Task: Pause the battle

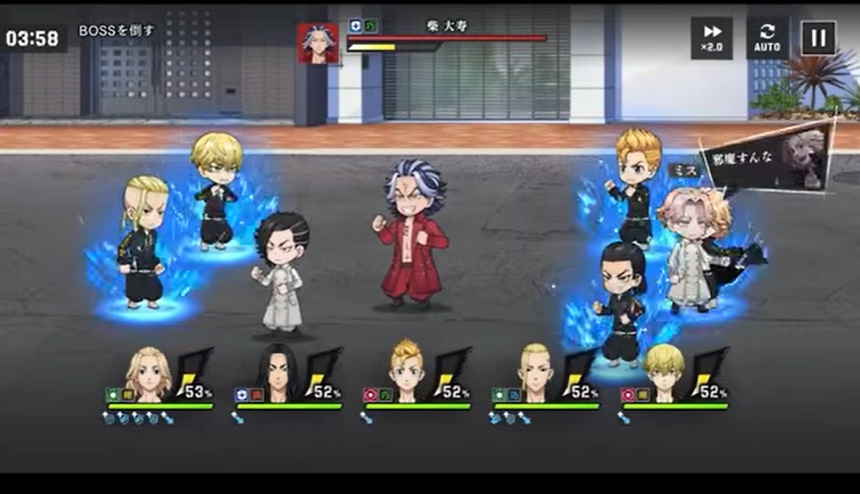Action: point(818,37)
